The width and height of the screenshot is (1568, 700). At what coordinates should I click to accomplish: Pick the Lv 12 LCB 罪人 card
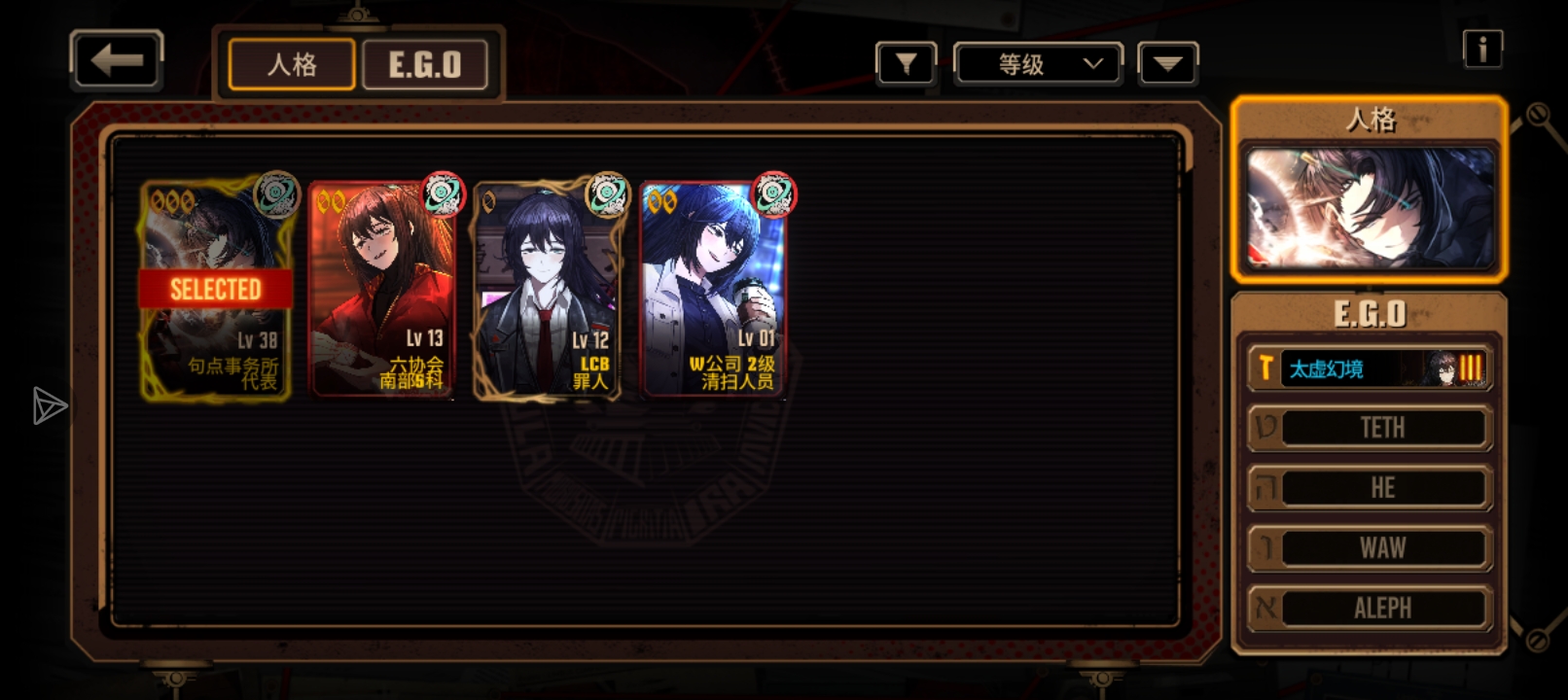(x=548, y=290)
